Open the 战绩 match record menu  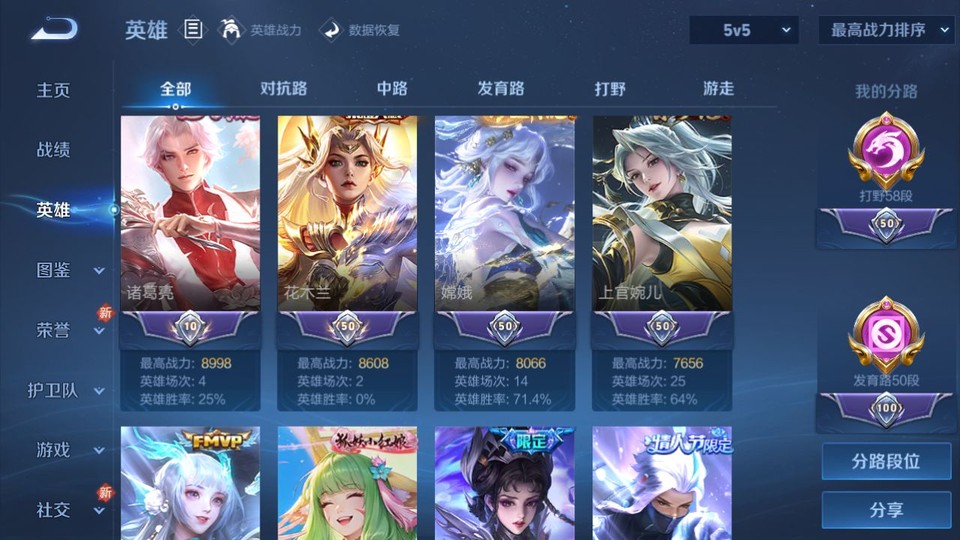coord(54,150)
